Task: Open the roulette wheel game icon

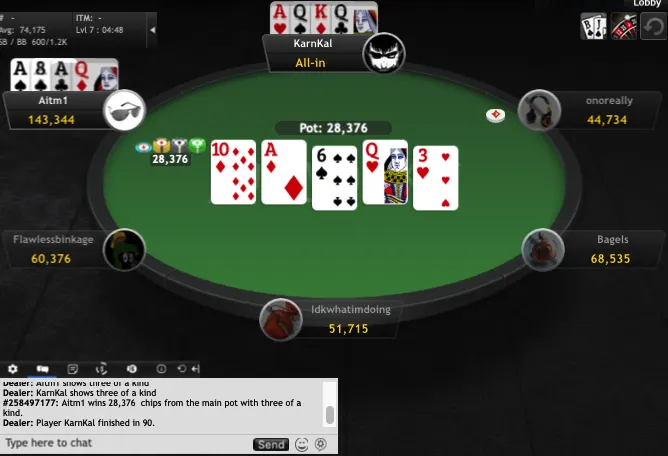Action: coord(624,27)
